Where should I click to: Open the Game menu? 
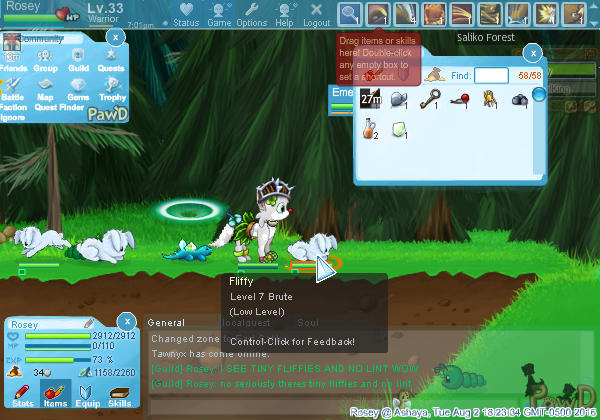219,15
